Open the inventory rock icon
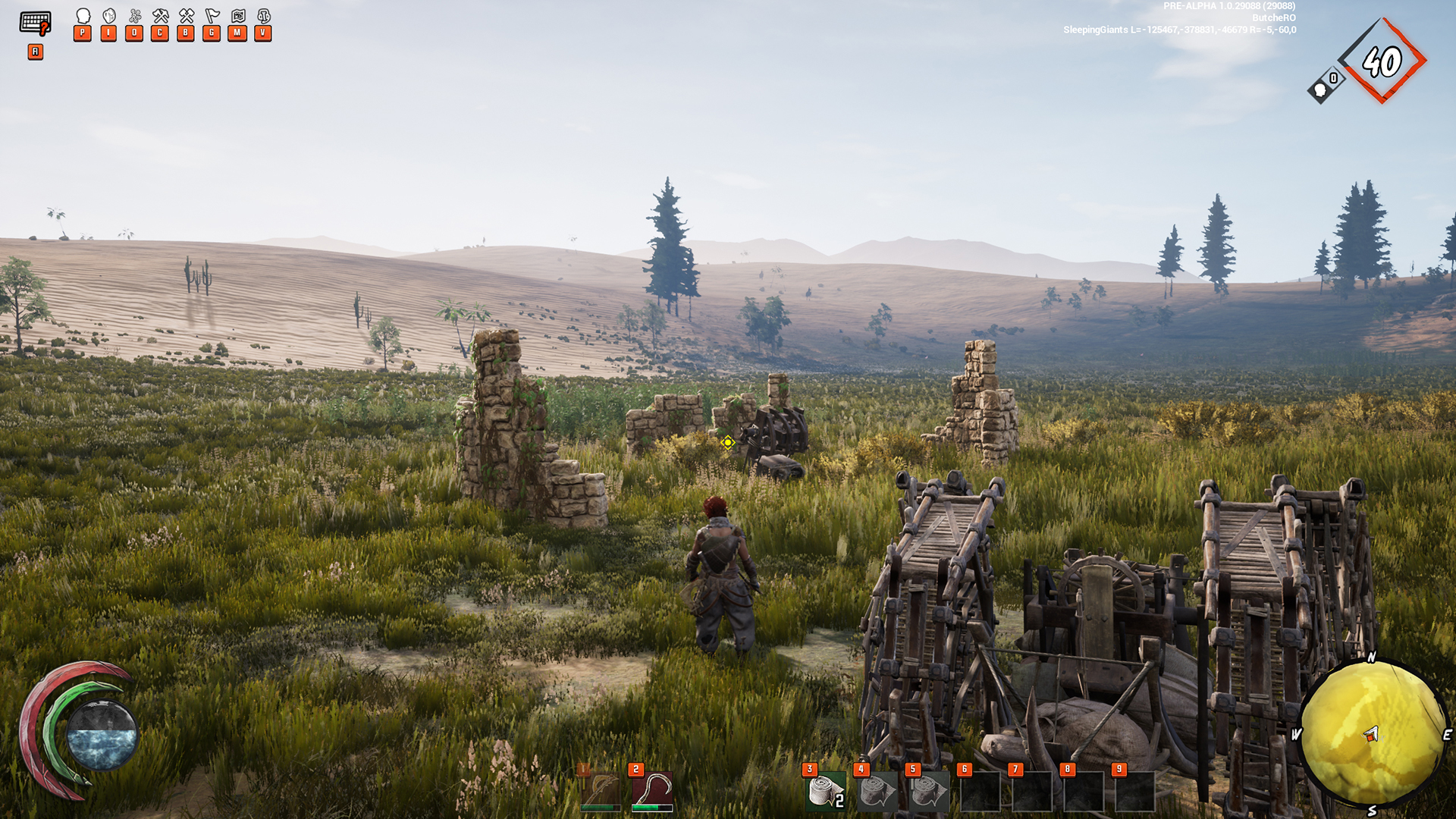This screenshot has height=819, width=1456. (109, 16)
